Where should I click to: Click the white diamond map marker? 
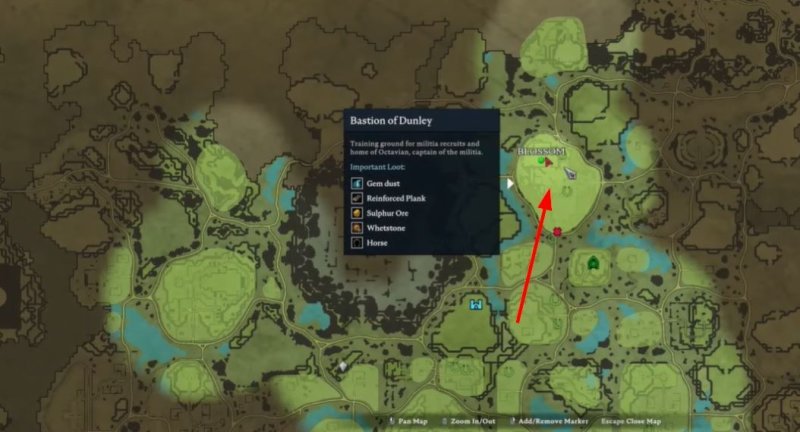click(x=342, y=367)
